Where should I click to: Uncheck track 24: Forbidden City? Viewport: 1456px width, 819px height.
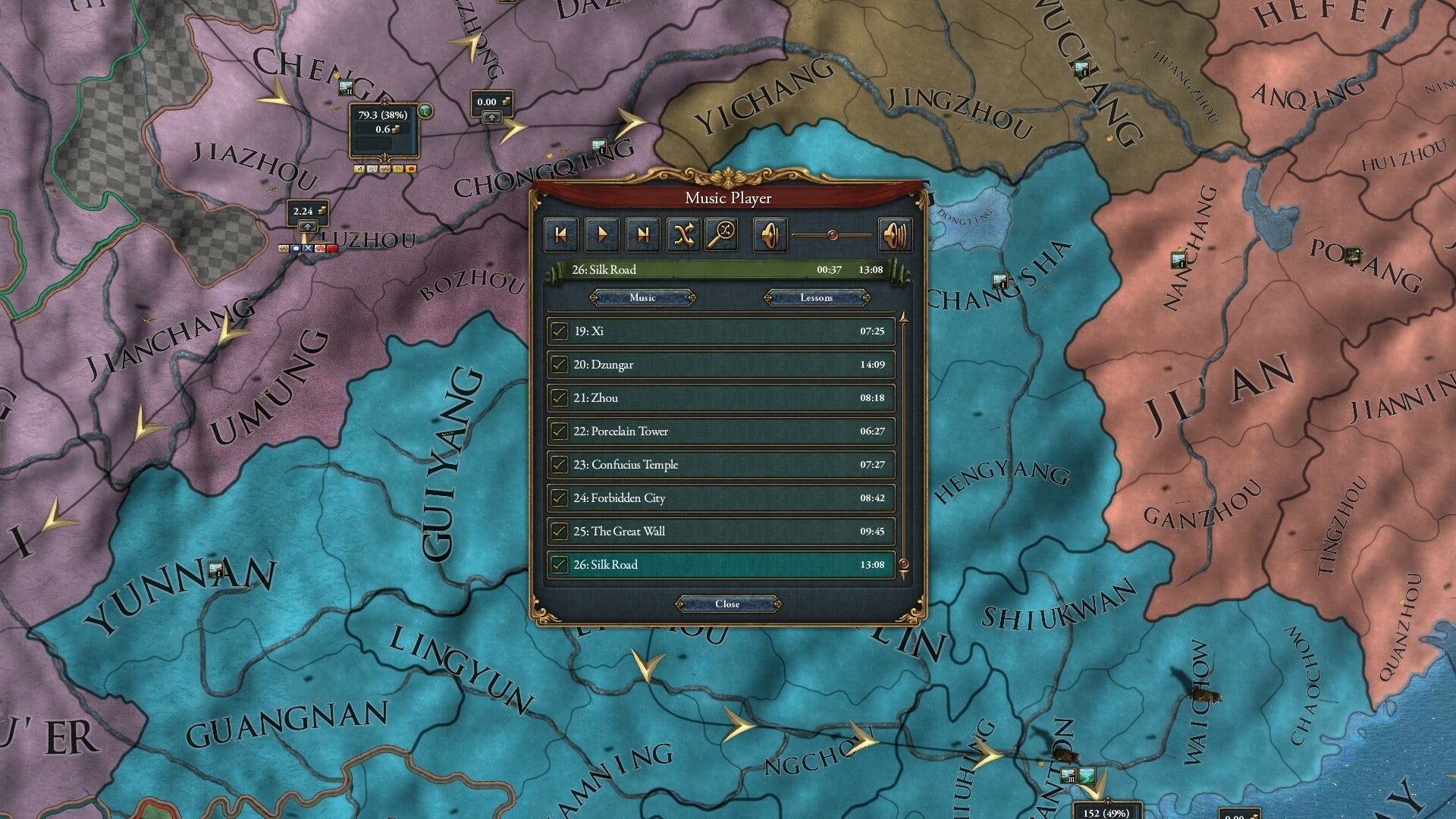559,497
